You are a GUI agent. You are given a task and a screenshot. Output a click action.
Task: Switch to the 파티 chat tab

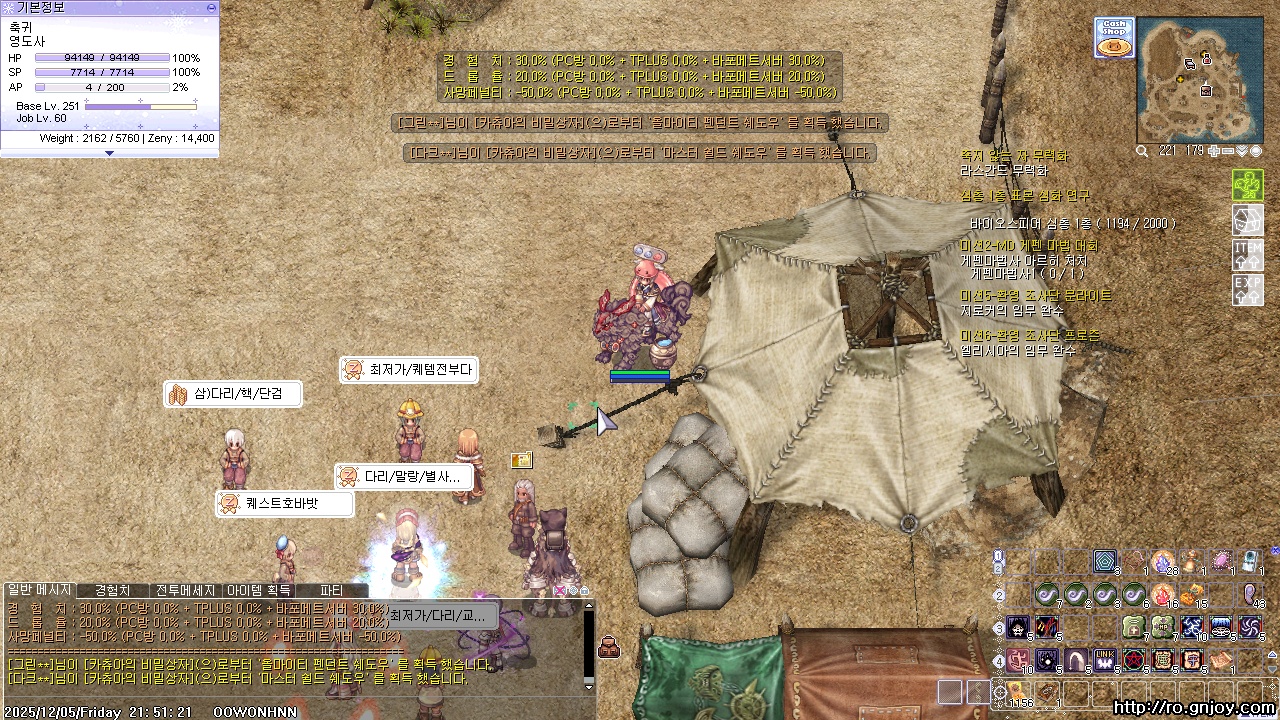coord(331,590)
